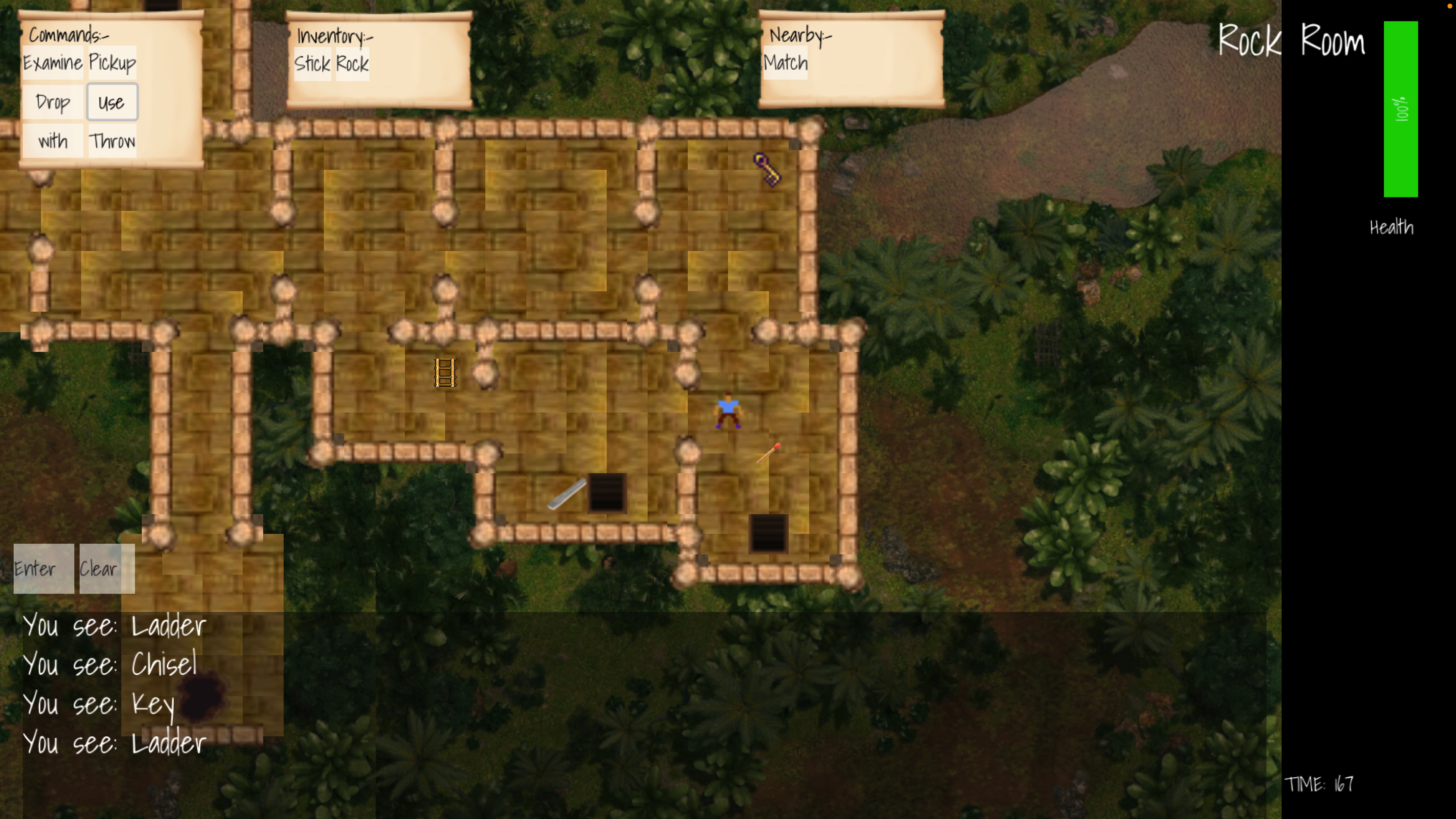Clear the current command
The height and width of the screenshot is (819, 1456).
106,568
